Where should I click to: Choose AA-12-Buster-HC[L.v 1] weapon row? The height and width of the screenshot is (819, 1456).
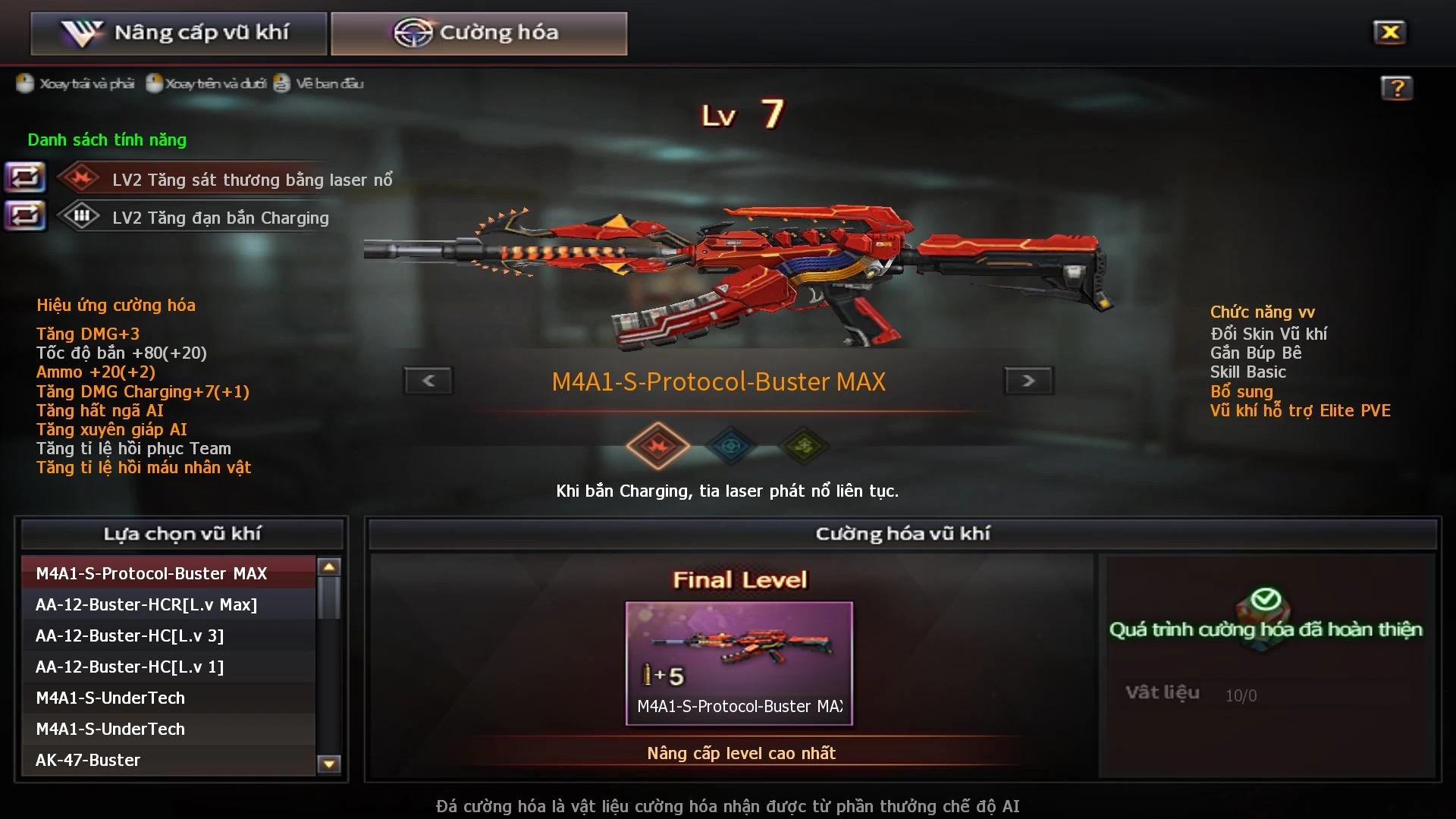[168, 667]
